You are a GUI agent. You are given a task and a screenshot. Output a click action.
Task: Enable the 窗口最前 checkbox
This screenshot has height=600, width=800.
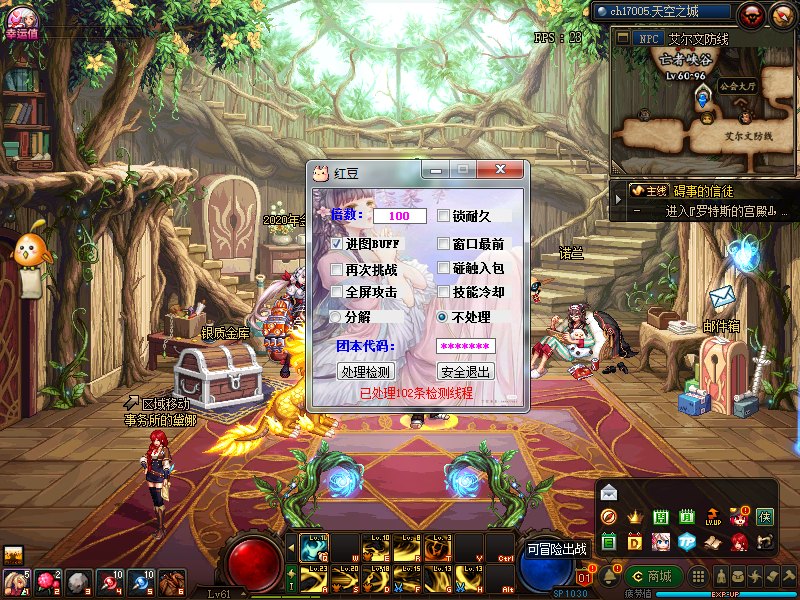tap(444, 243)
